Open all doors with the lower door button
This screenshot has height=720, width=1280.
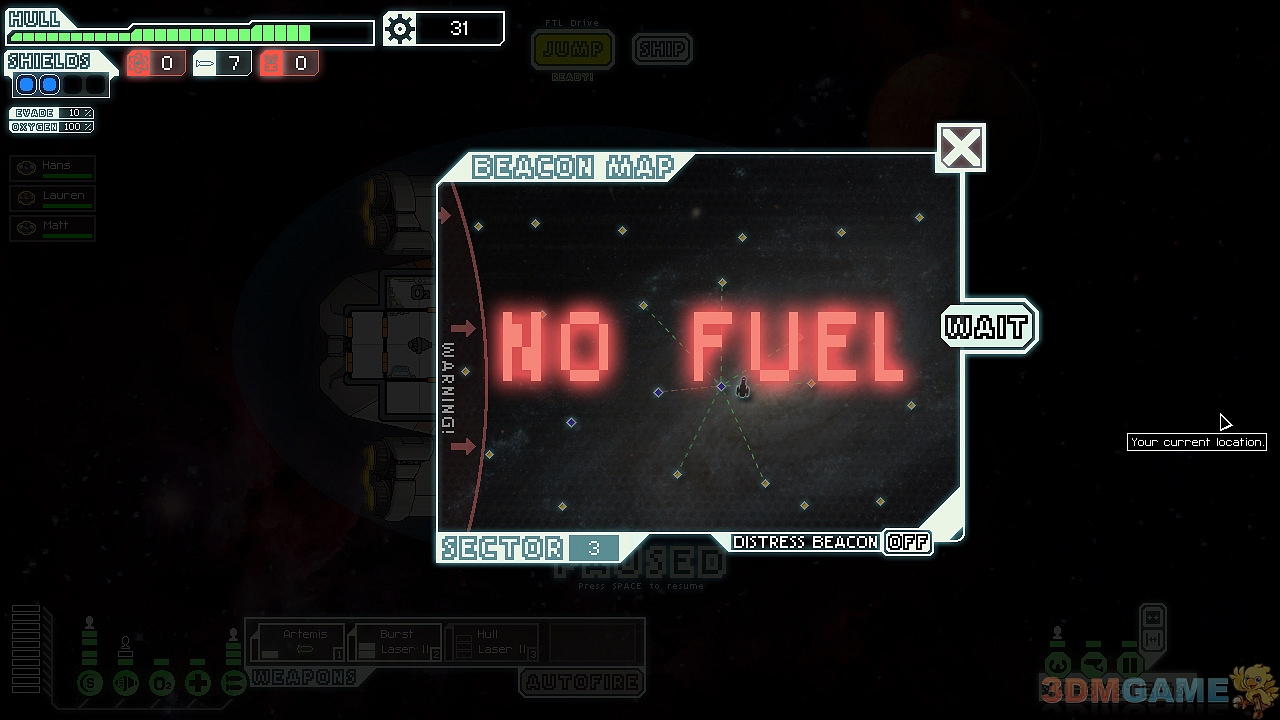1152,638
